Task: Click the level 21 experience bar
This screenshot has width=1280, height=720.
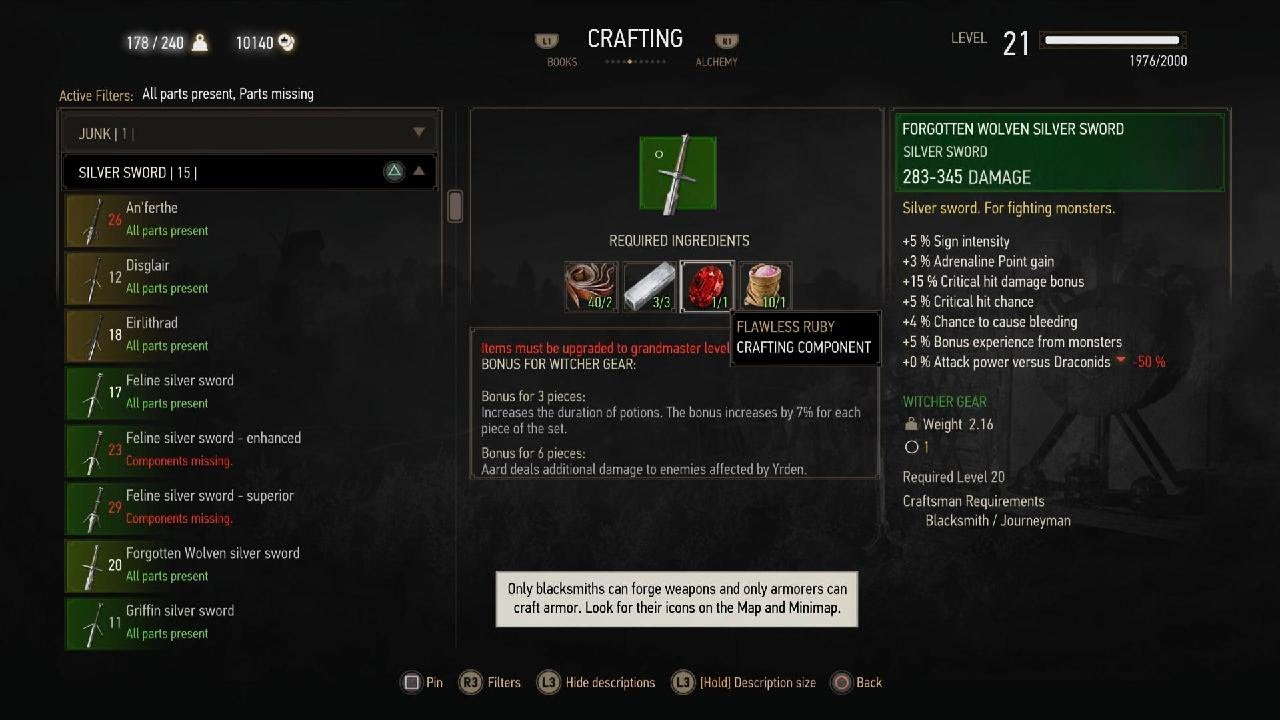Action: click(x=1113, y=41)
